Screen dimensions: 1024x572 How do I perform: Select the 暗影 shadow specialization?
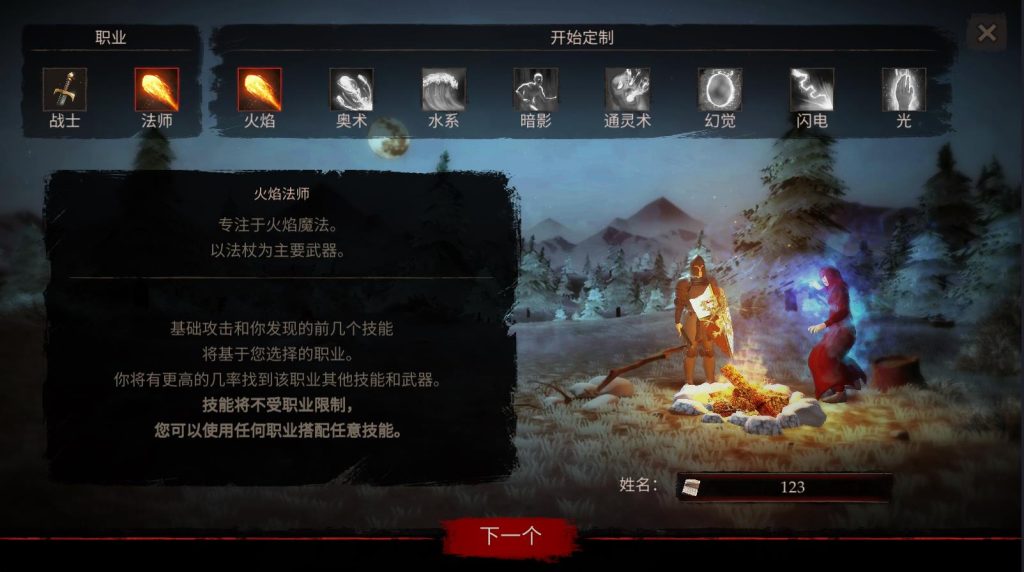[535, 90]
